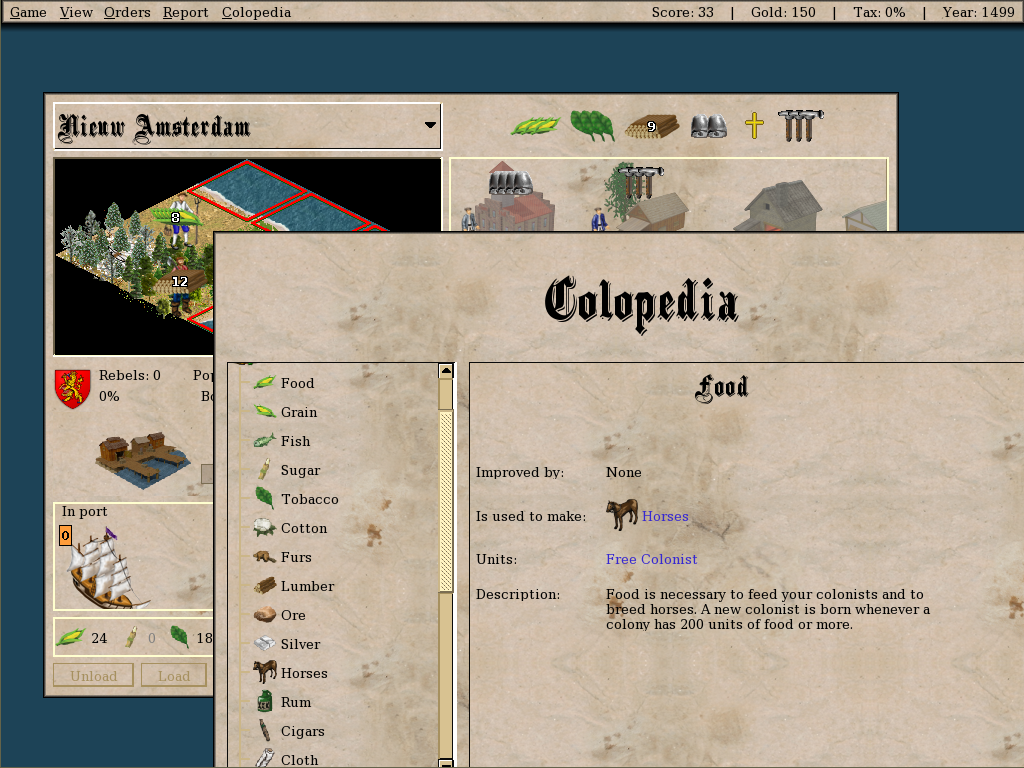Select Fish in the Colopedia list

click(295, 441)
